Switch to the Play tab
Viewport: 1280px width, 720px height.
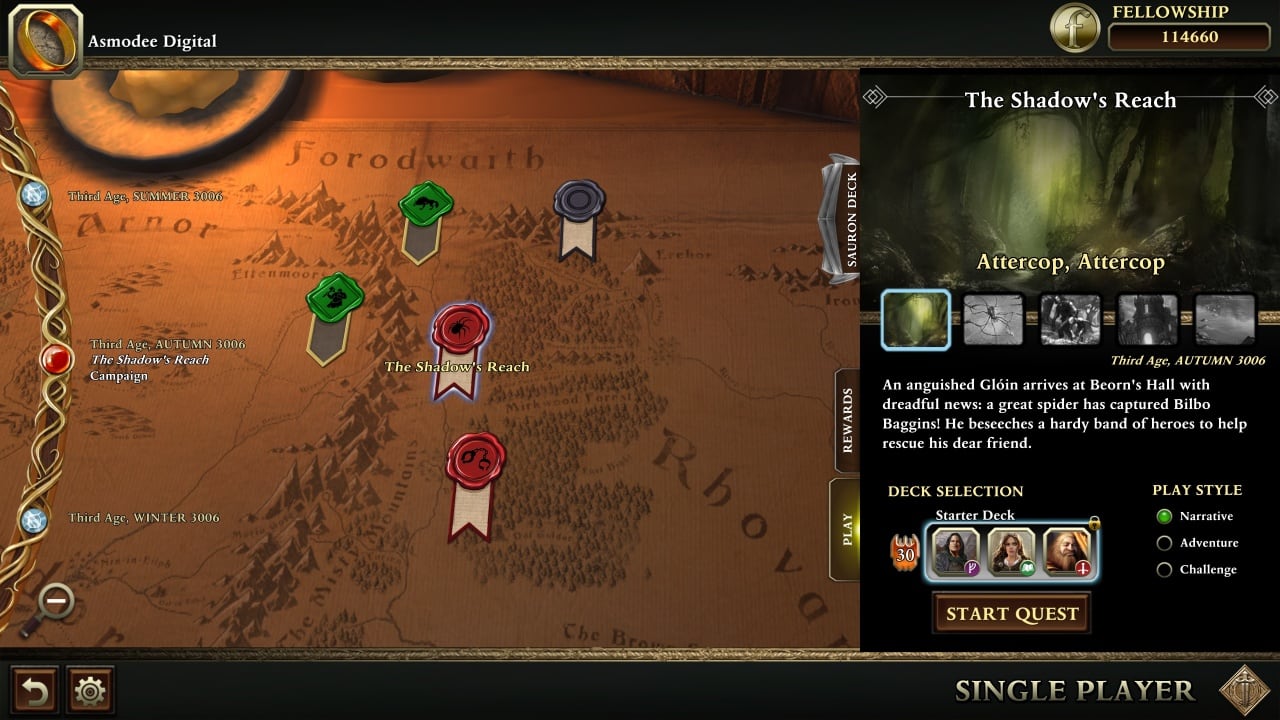click(x=846, y=529)
